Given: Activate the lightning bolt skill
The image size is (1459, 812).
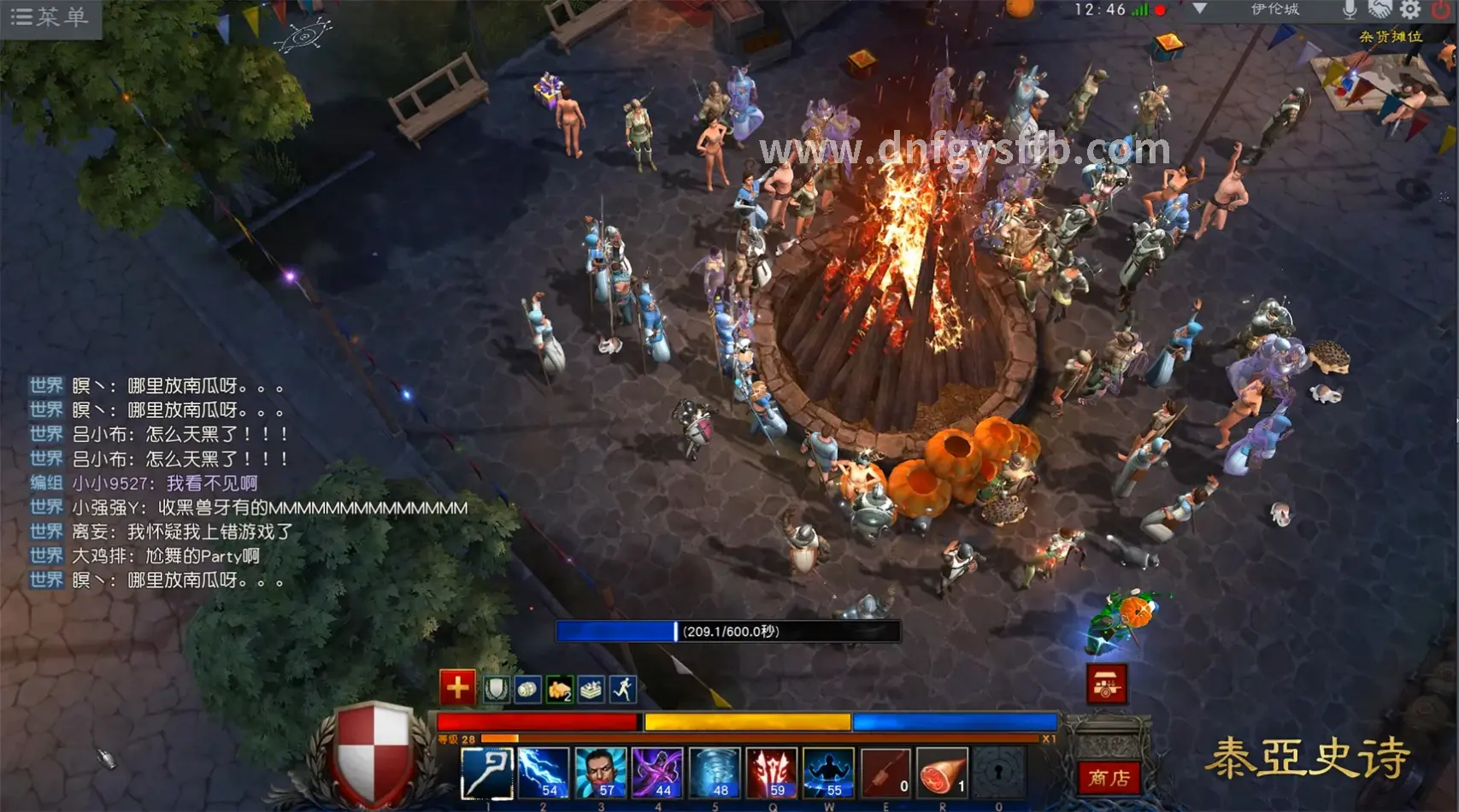Looking at the screenshot, I should [x=544, y=773].
